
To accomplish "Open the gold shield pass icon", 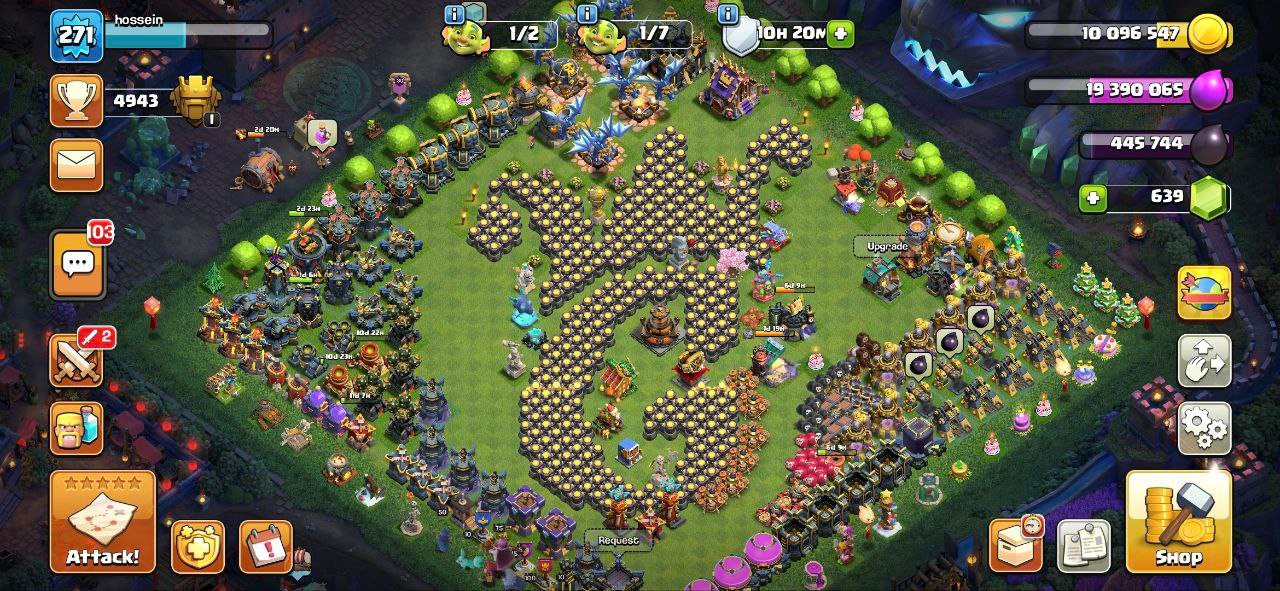I will tap(198, 546).
